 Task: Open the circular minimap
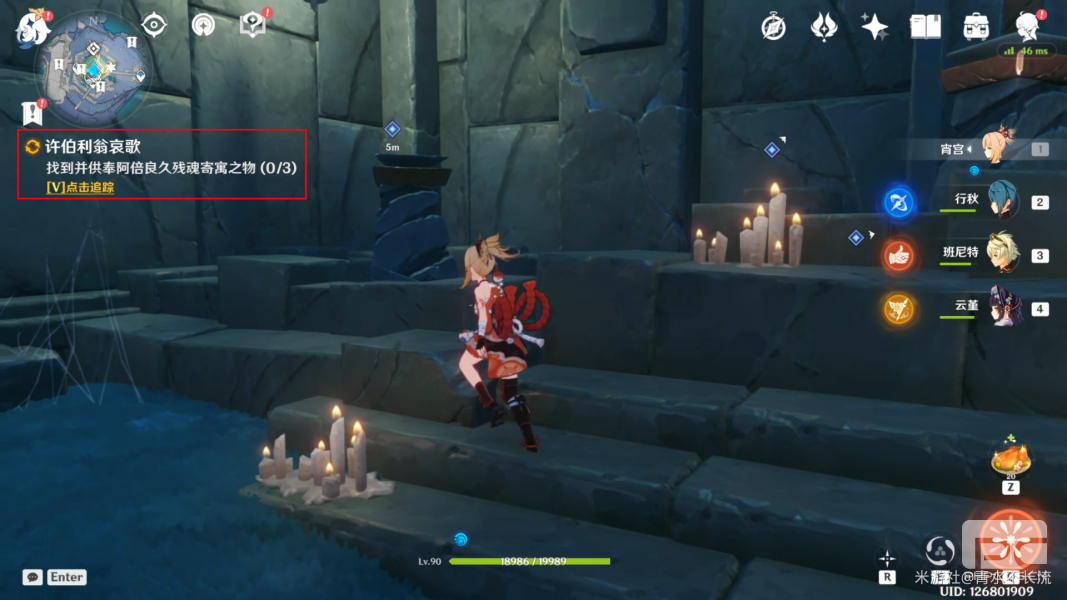click(95, 68)
